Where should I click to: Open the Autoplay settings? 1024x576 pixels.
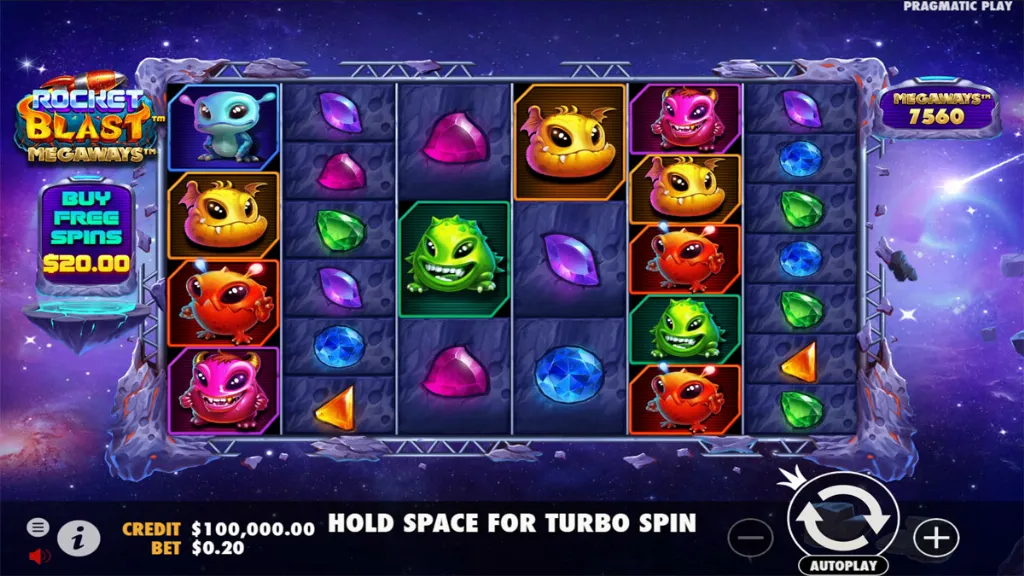coord(842,566)
